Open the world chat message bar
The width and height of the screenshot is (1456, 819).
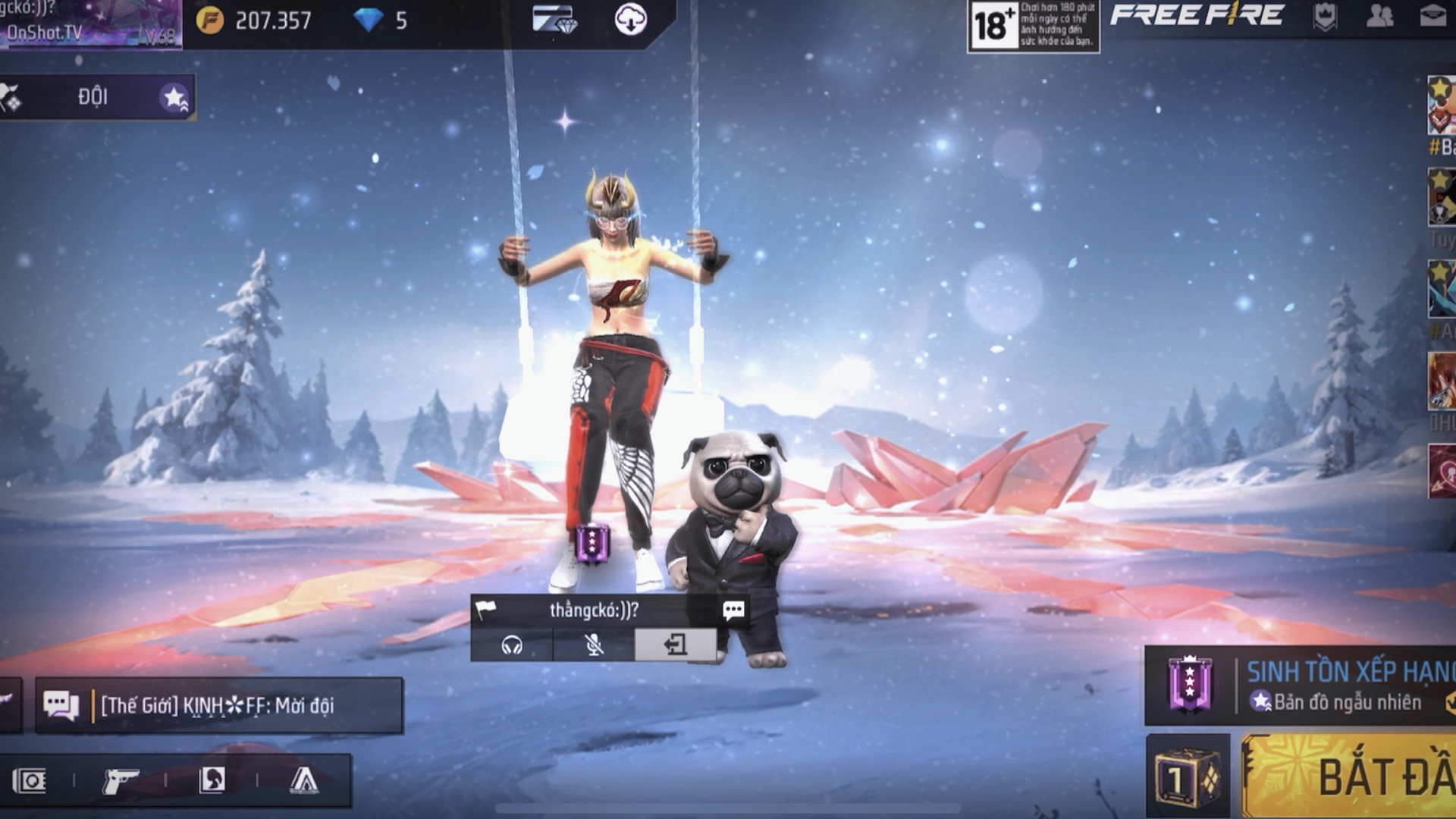218,705
